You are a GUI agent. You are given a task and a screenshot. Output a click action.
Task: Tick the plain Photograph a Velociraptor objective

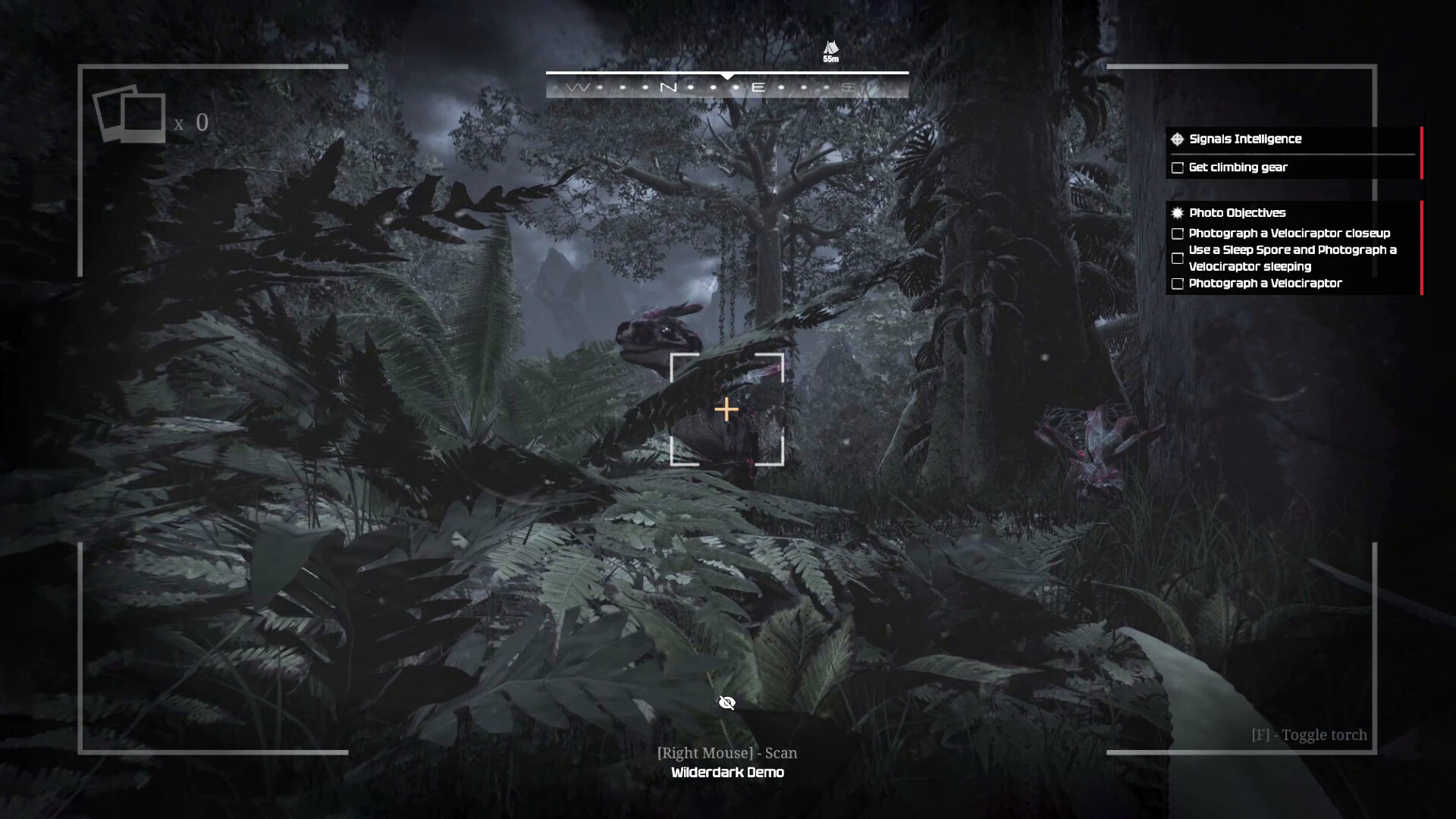point(1178,284)
